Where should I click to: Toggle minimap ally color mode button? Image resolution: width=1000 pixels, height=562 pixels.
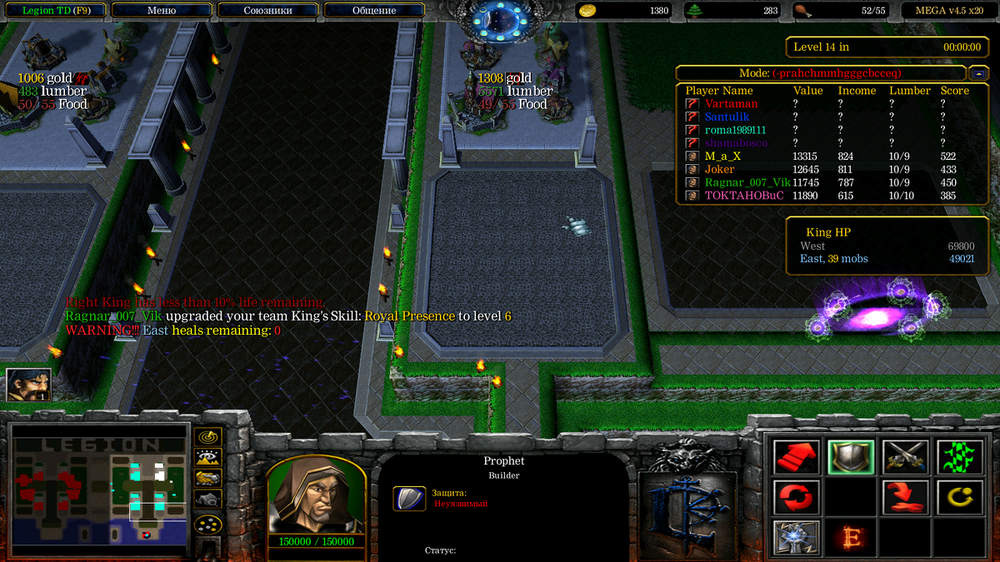tap(208, 480)
